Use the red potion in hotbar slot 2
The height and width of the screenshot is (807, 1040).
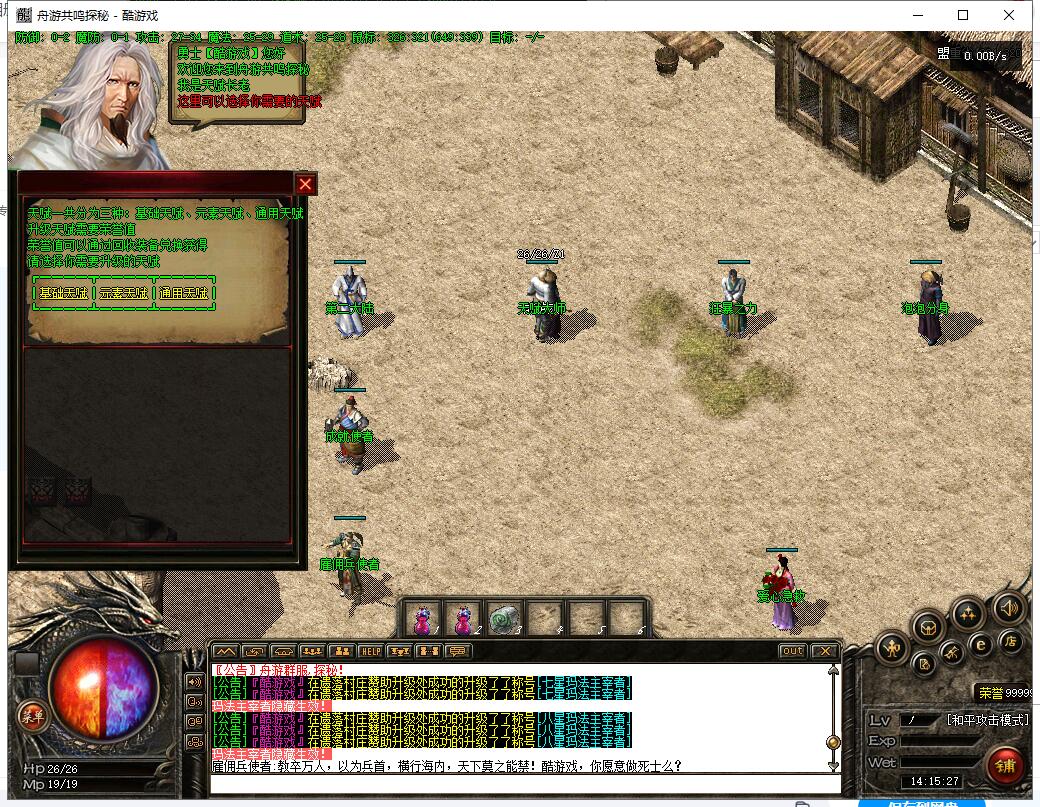(x=463, y=619)
